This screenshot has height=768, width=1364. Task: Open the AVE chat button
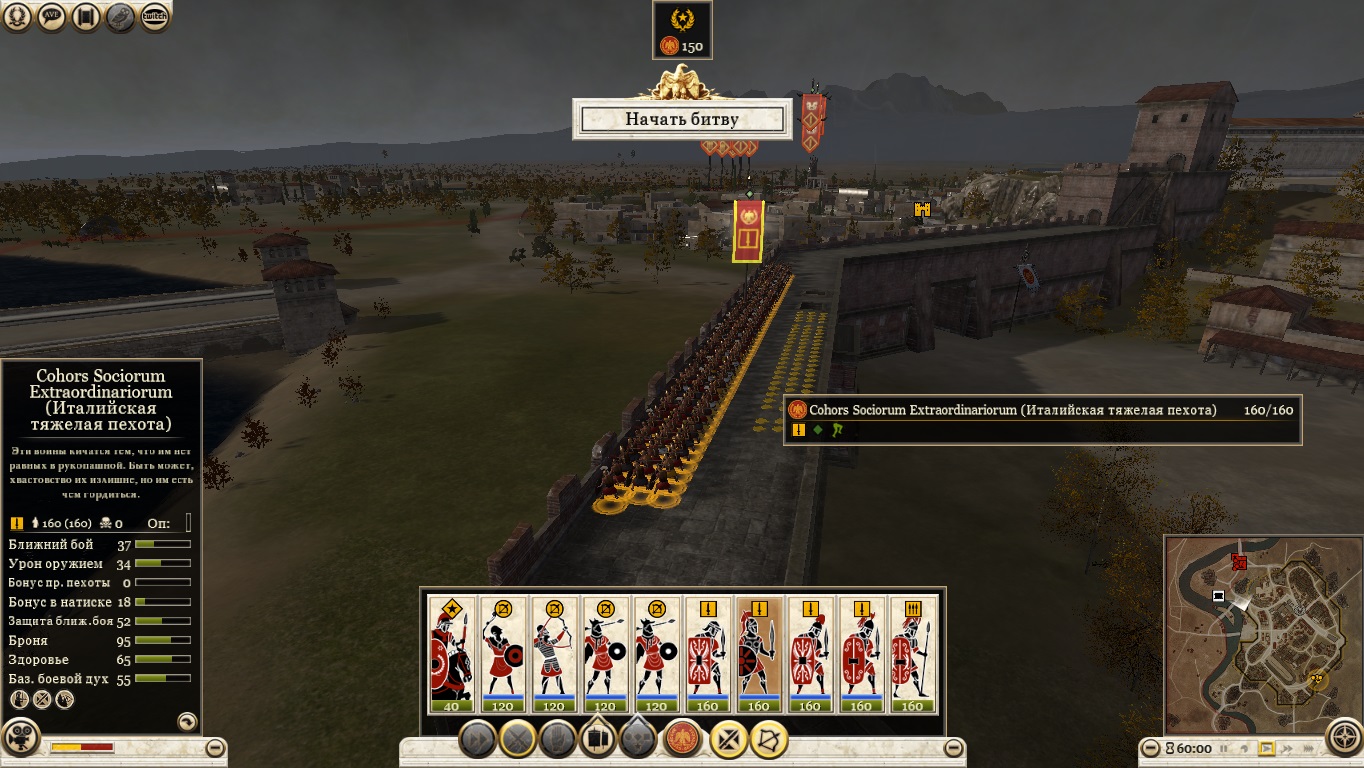53,17
